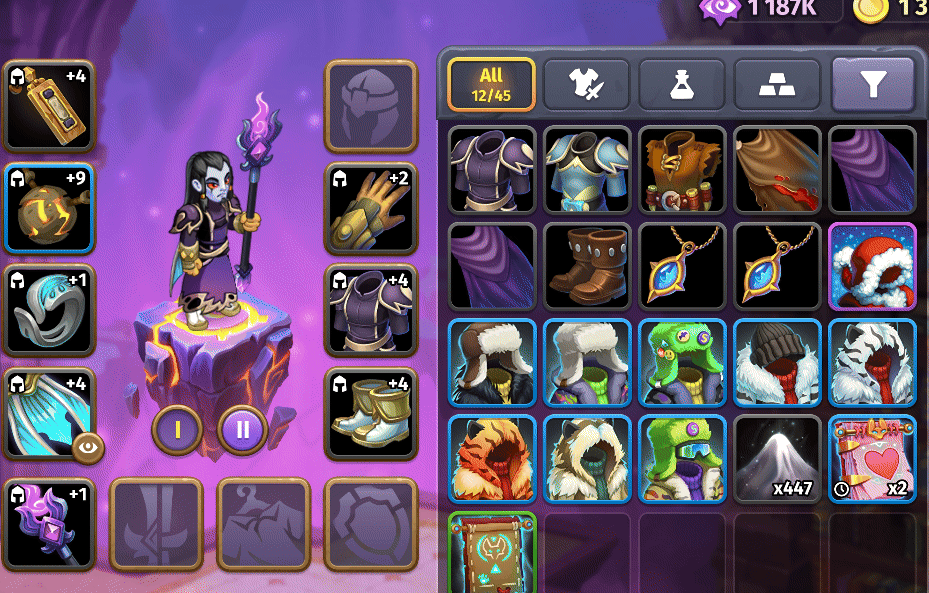Open the pink heart scroll x2
The height and width of the screenshot is (593, 929).
(872, 458)
